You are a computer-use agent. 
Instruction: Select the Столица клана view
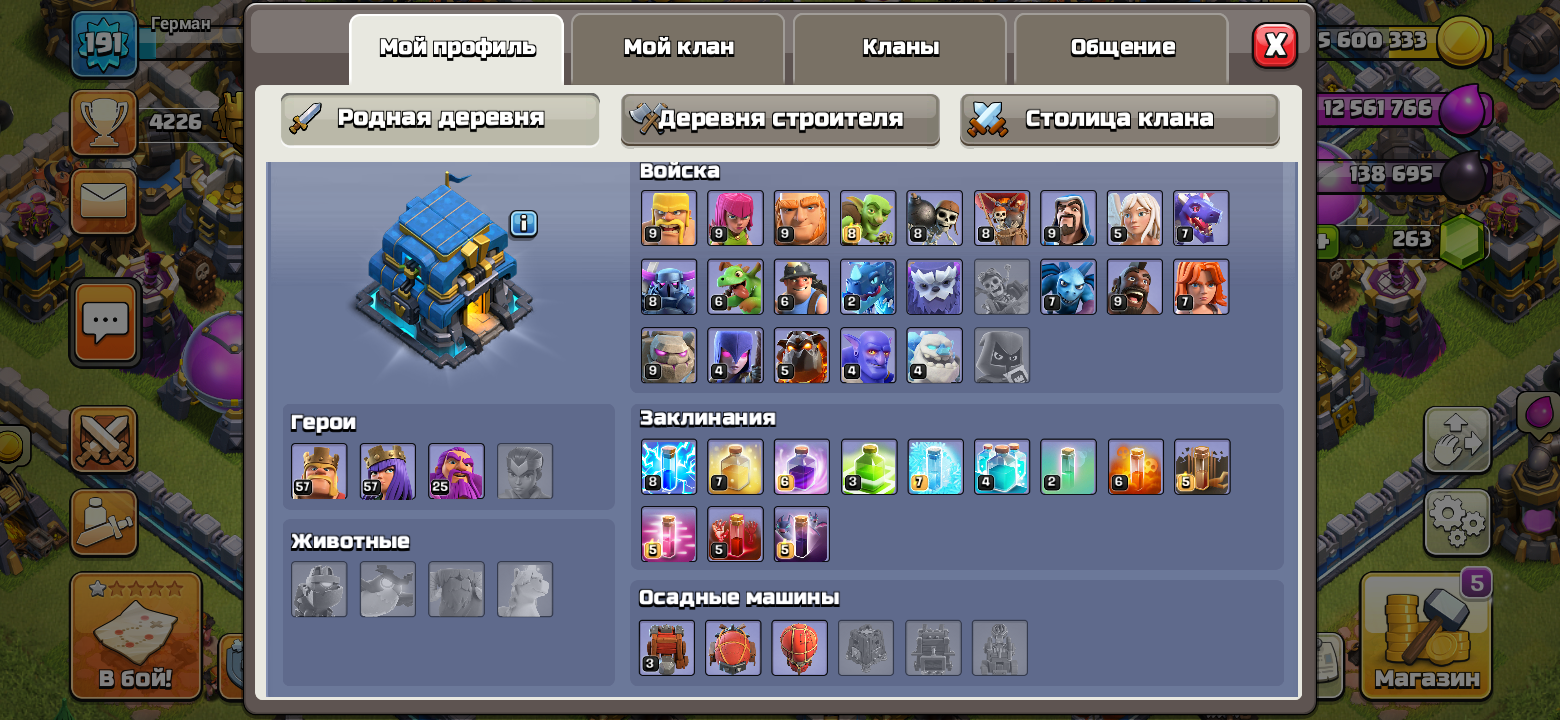[1119, 118]
